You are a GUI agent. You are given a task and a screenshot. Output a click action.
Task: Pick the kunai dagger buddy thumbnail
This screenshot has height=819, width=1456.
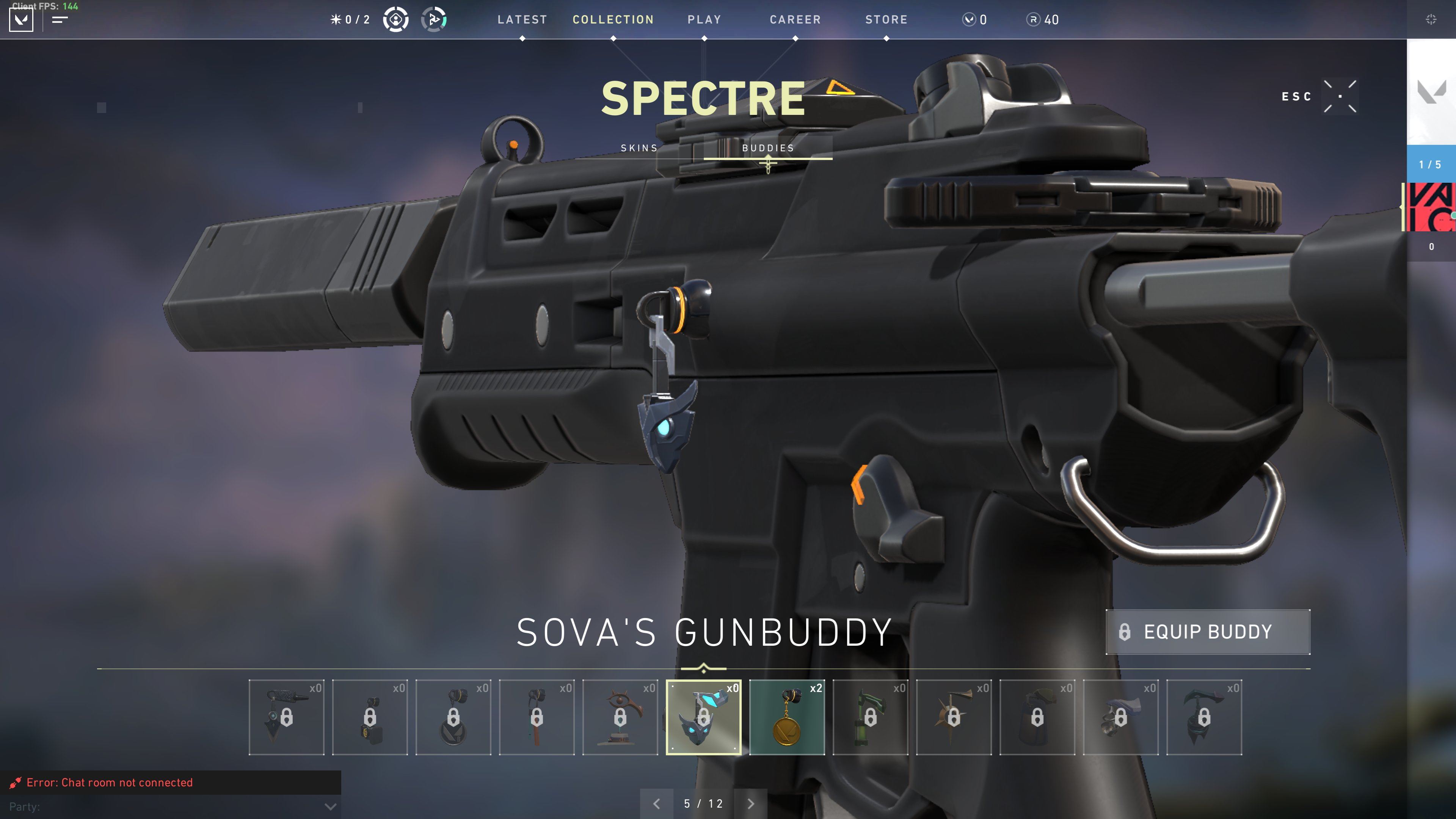(287, 717)
